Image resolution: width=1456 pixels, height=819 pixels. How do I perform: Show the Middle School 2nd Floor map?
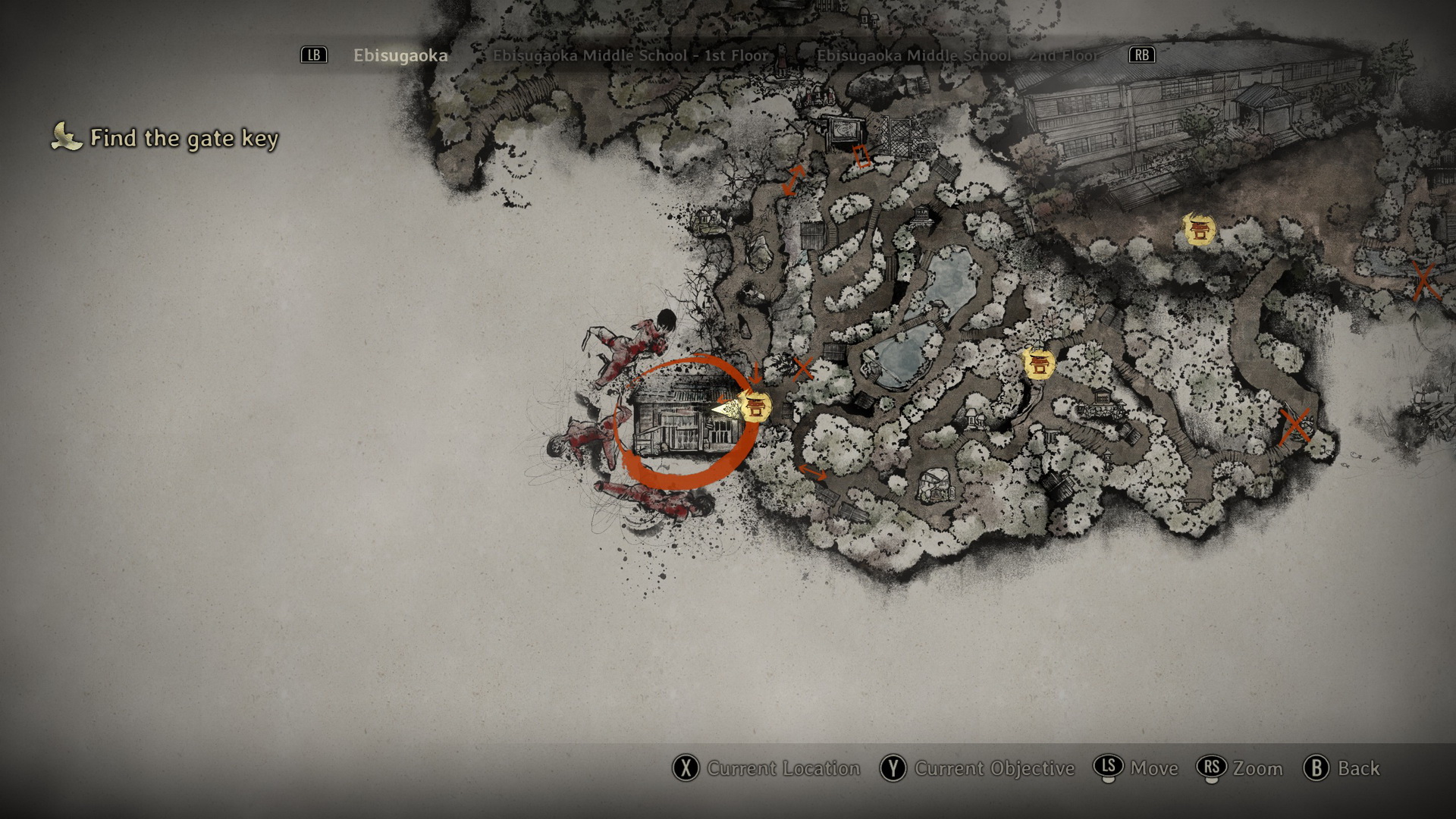(x=957, y=55)
